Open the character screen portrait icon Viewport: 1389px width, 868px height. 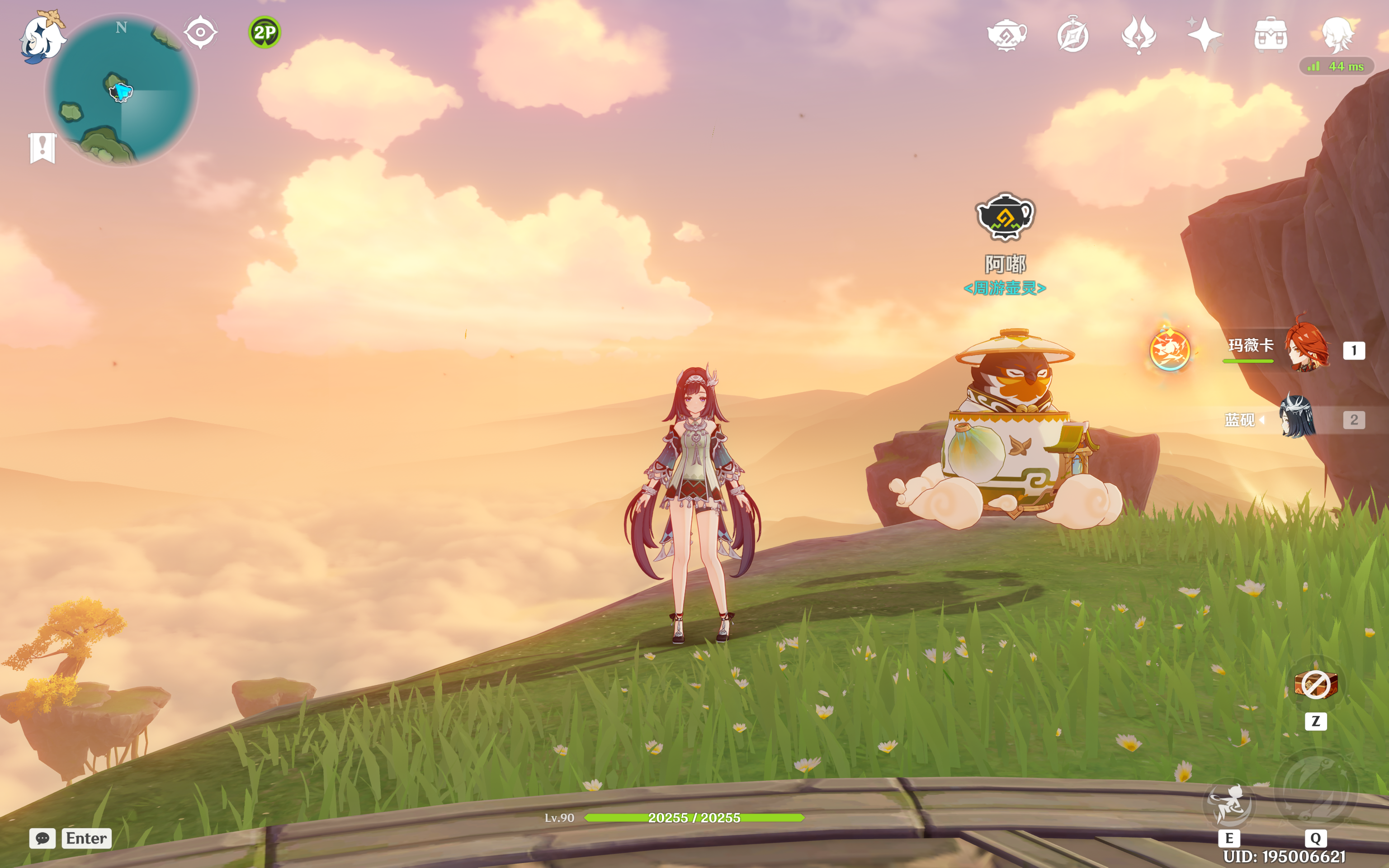point(1337,35)
